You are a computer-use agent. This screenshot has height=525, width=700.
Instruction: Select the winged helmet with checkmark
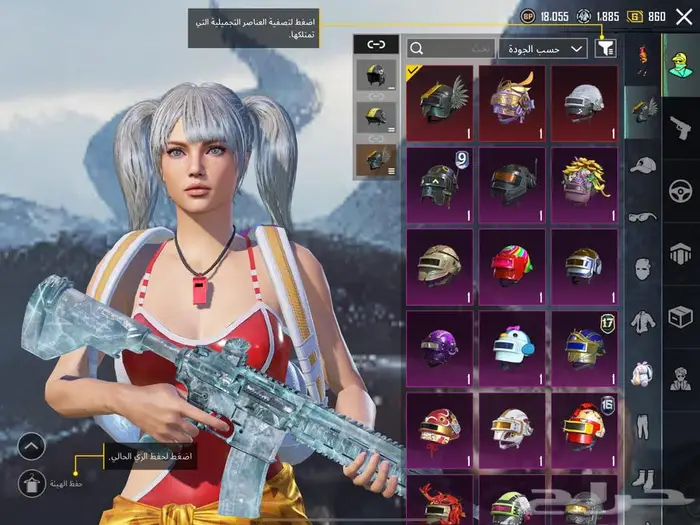pyautogui.click(x=439, y=102)
